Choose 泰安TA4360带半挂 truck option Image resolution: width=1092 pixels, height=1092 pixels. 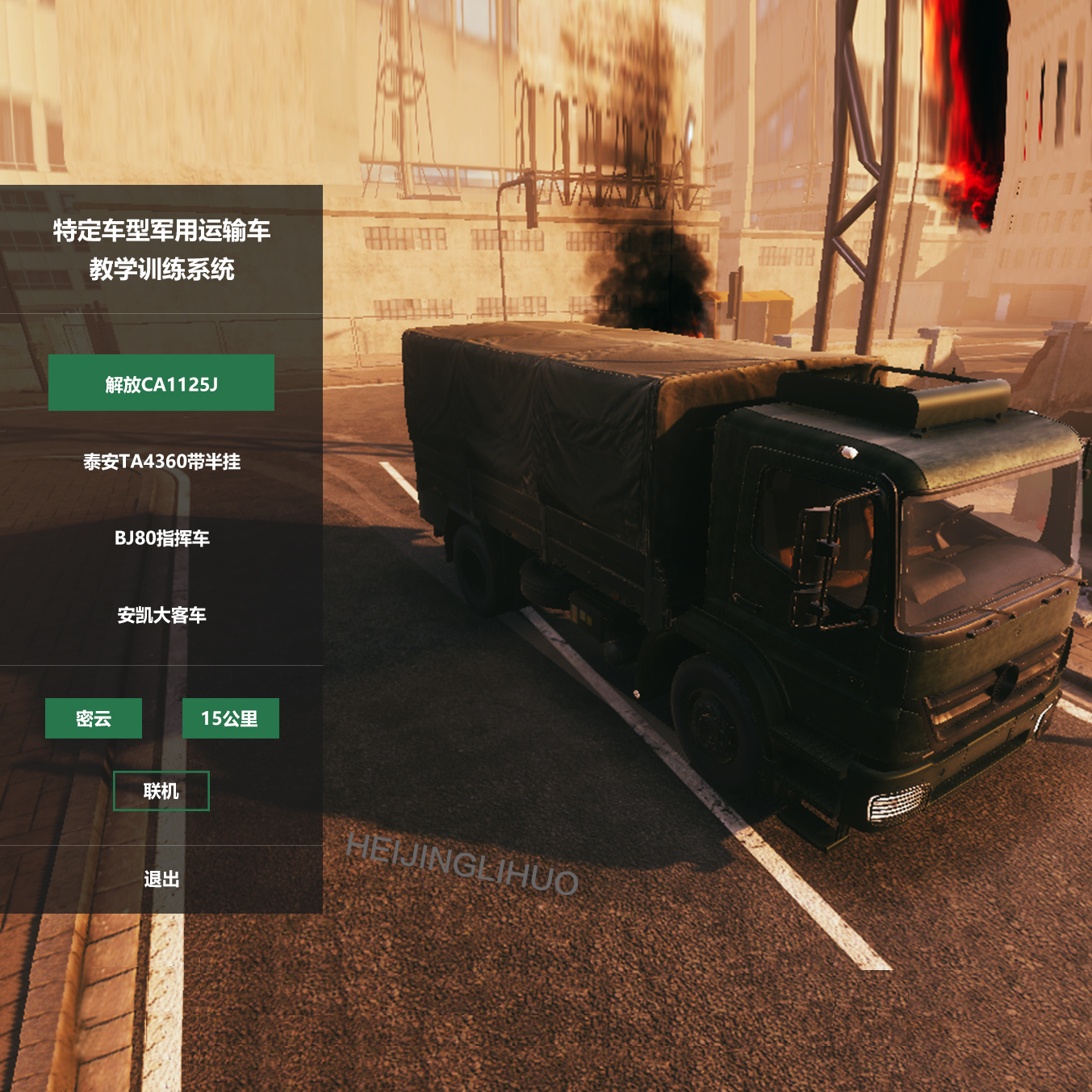(x=161, y=462)
